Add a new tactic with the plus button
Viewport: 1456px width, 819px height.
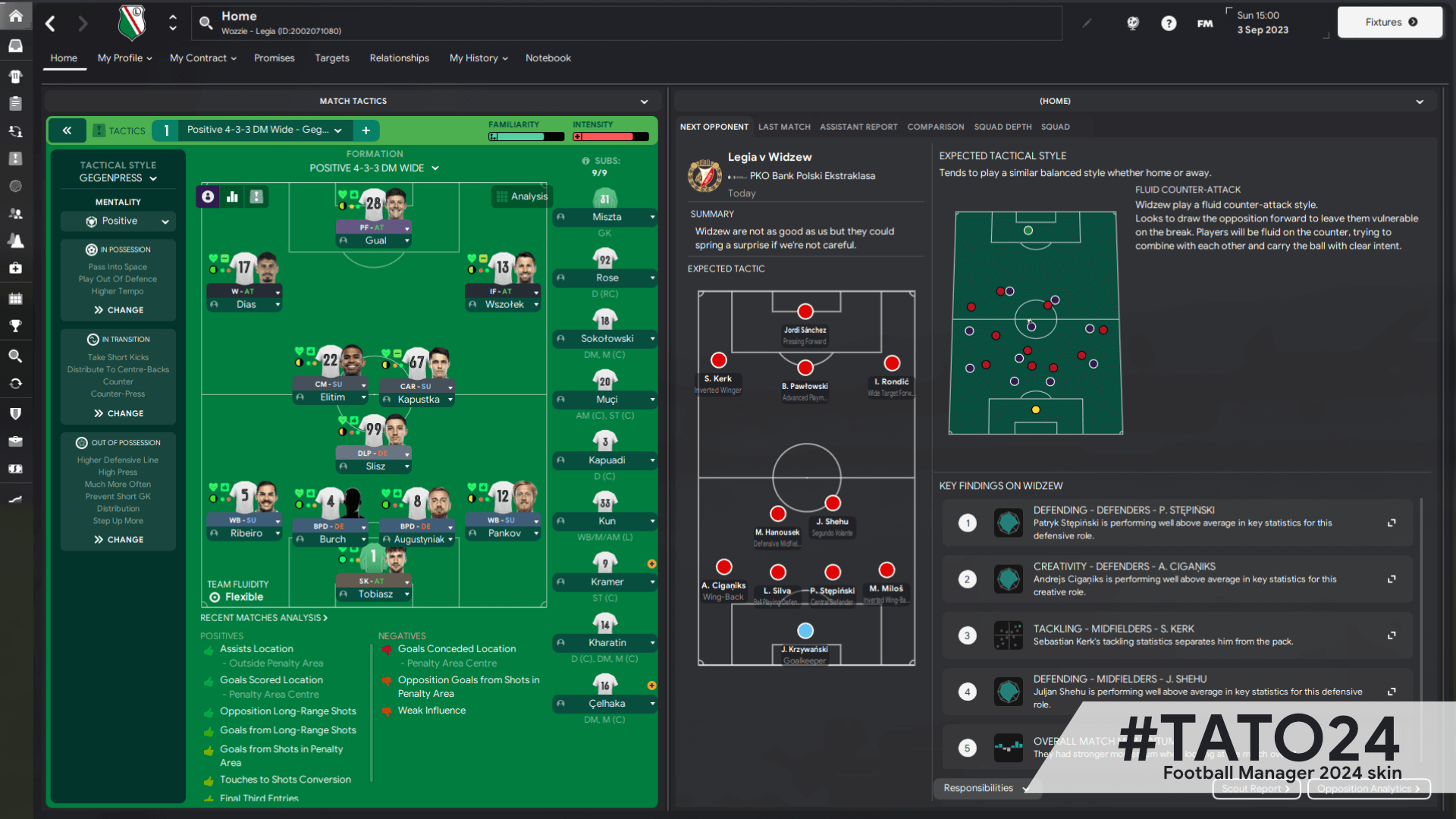(x=366, y=130)
